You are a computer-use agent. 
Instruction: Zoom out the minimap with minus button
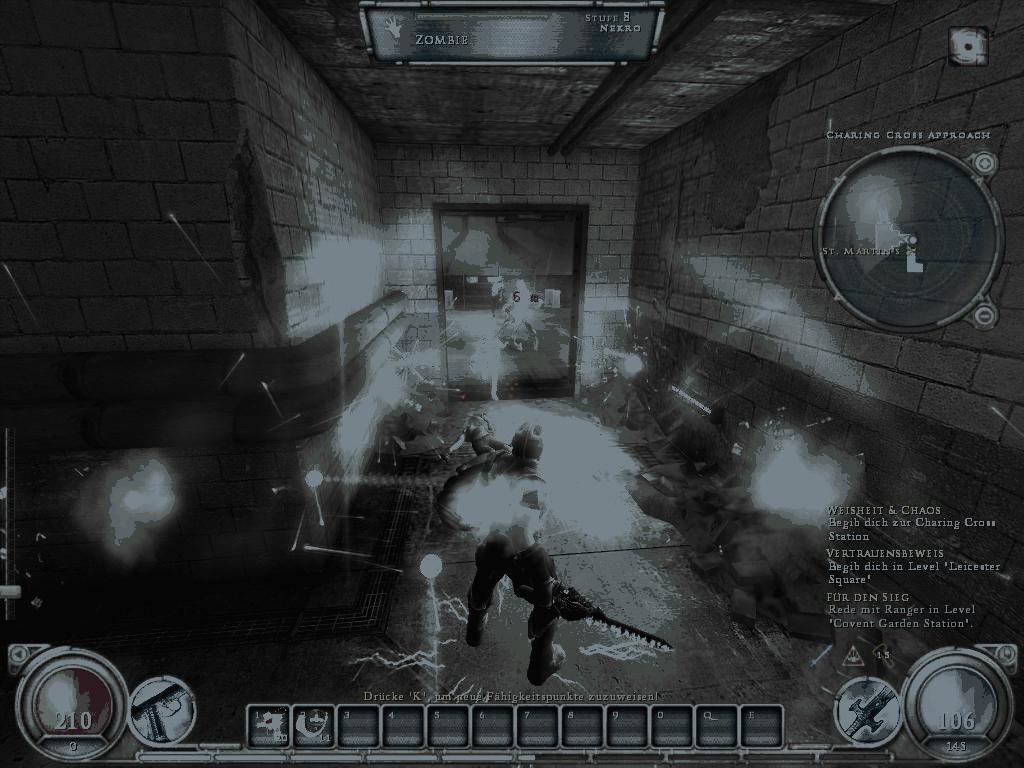click(x=984, y=316)
